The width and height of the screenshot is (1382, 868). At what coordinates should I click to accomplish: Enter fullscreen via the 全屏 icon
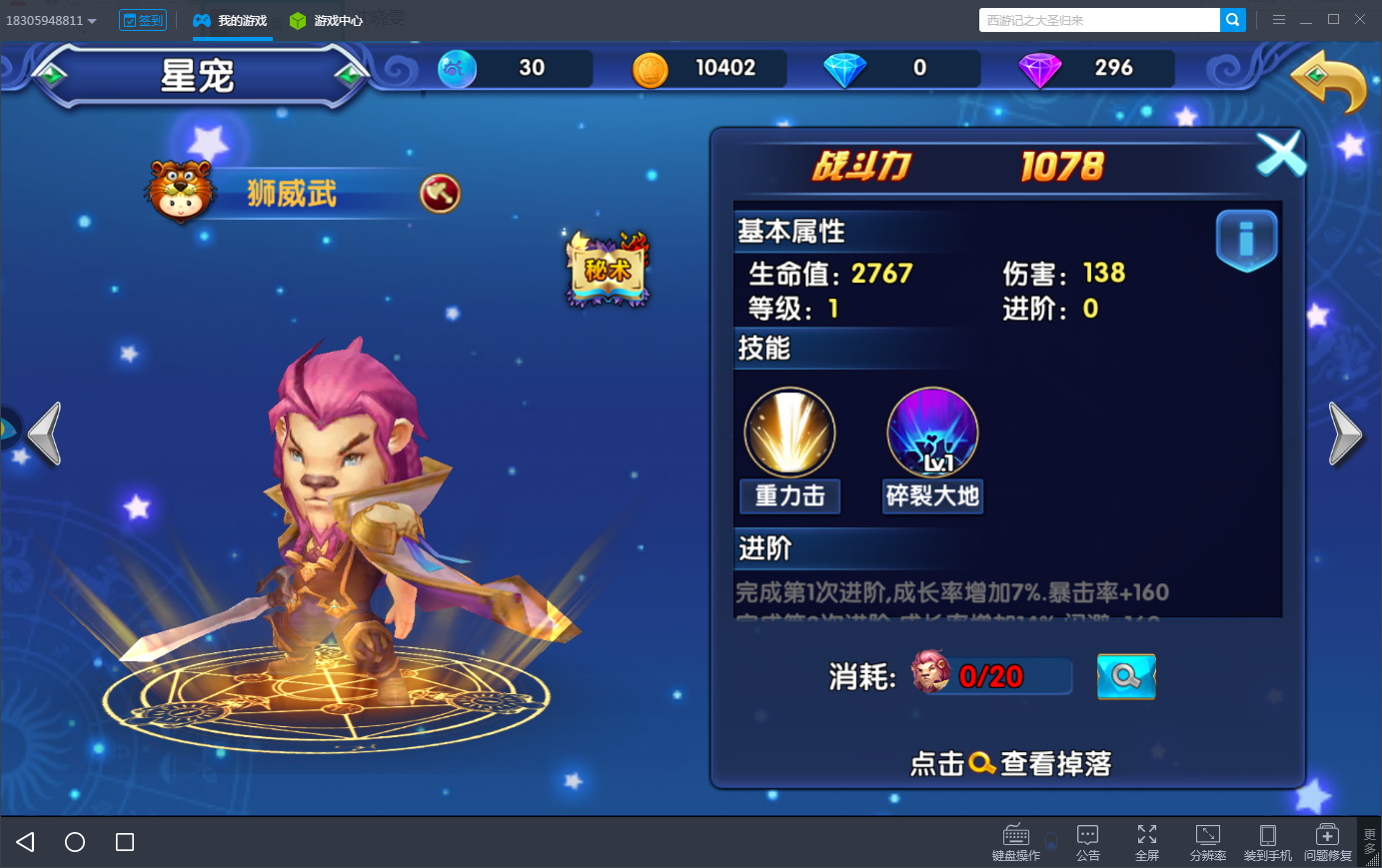tap(1147, 840)
